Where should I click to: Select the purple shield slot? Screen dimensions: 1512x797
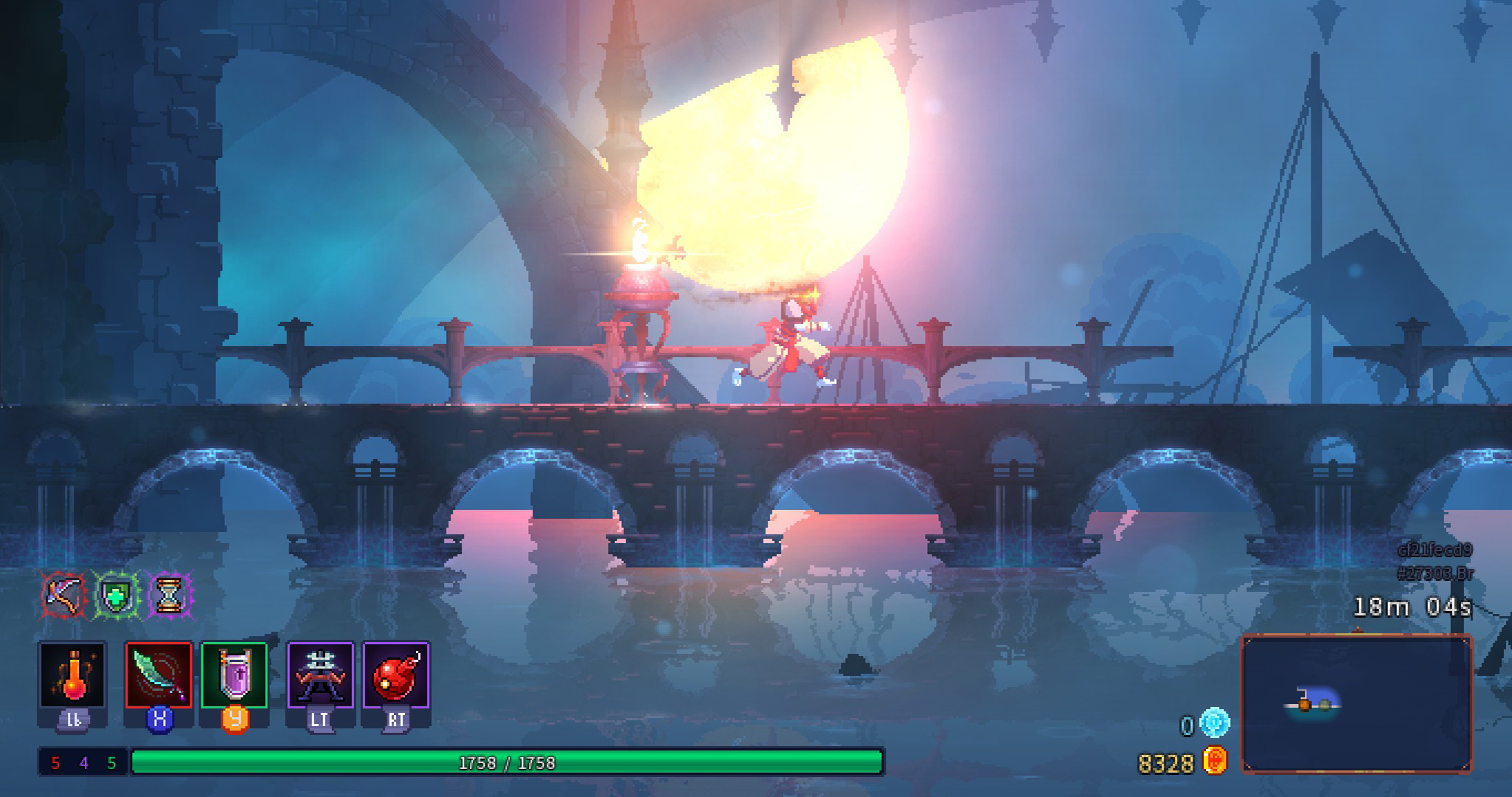pos(234,675)
